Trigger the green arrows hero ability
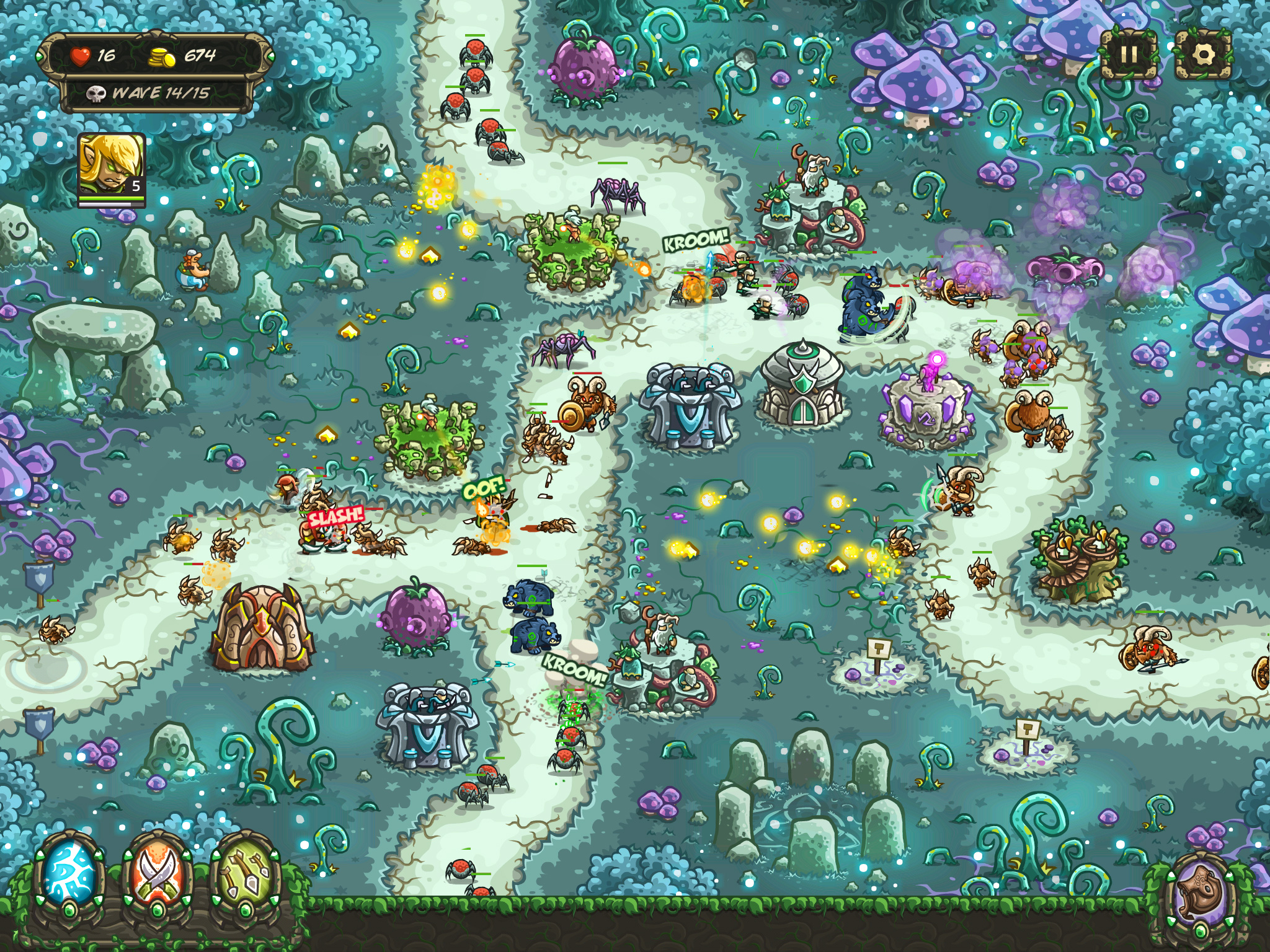 tap(246, 875)
